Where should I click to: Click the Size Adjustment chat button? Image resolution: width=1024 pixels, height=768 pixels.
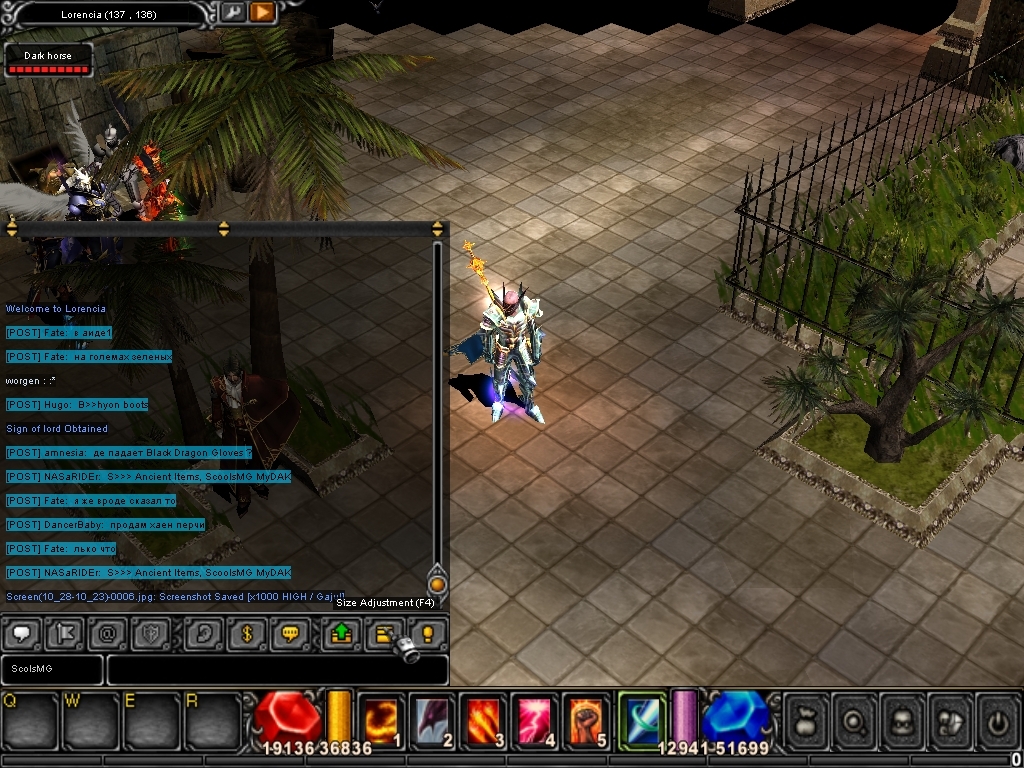(x=385, y=634)
